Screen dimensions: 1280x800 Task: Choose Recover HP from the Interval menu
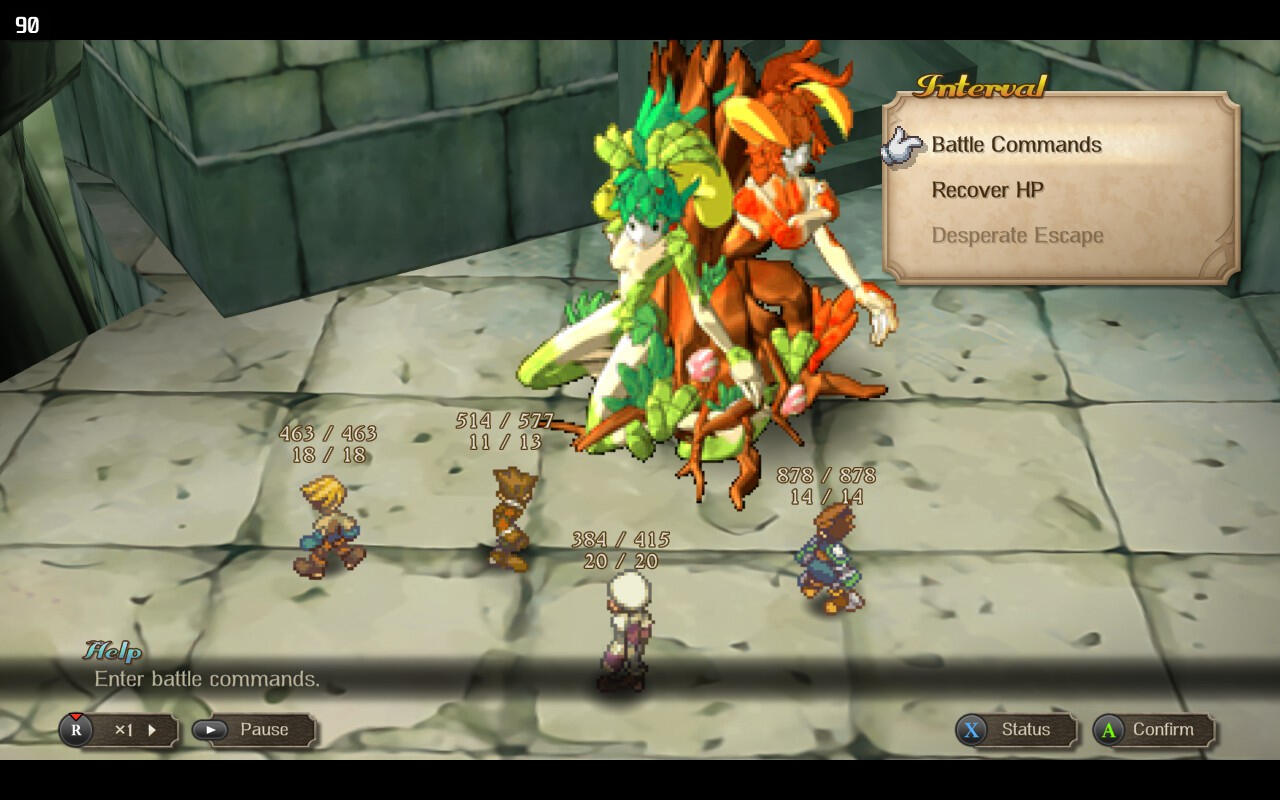point(987,190)
